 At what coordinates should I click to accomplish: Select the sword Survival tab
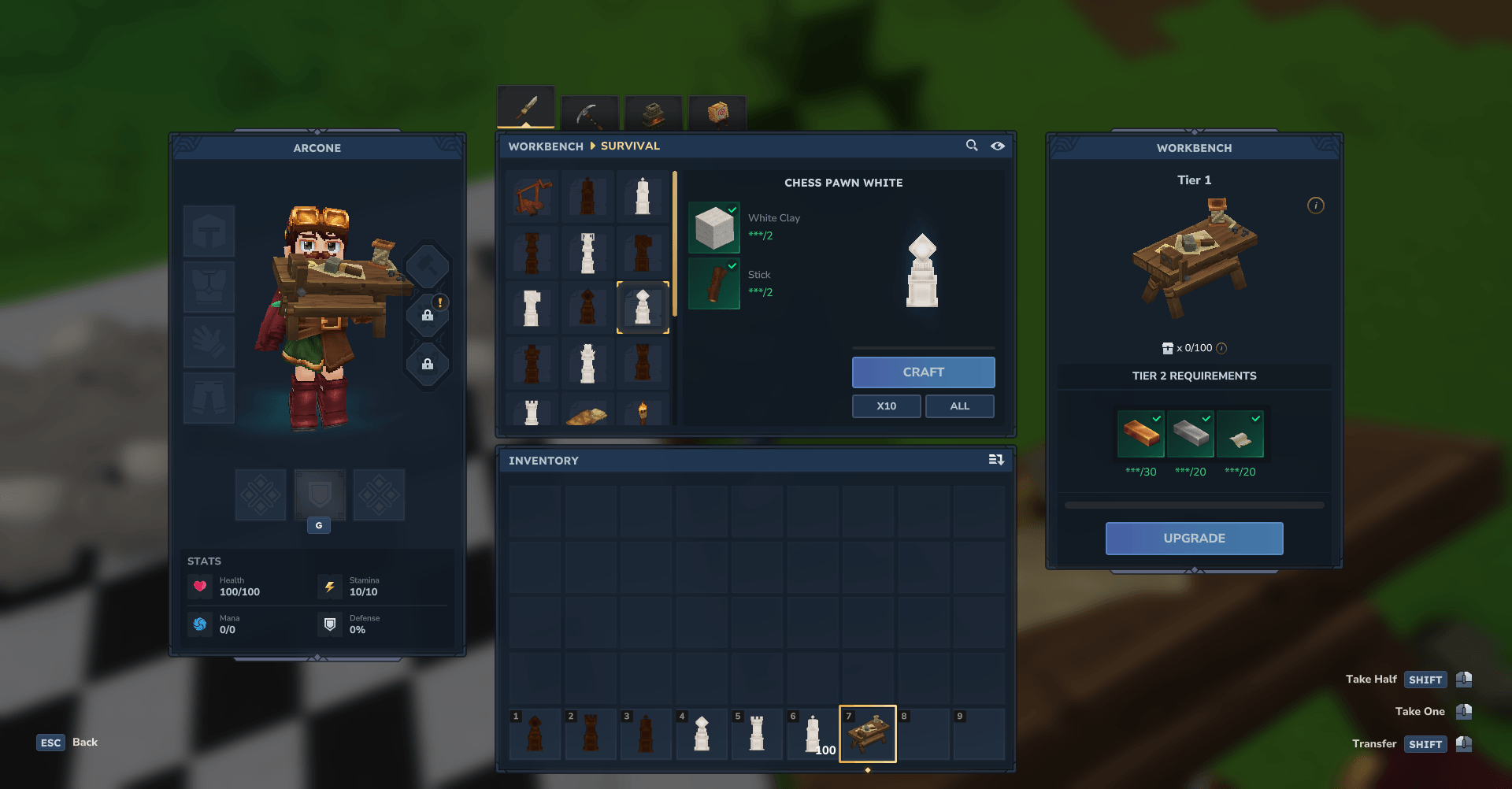pyautogui.click(x=526, y=108)
